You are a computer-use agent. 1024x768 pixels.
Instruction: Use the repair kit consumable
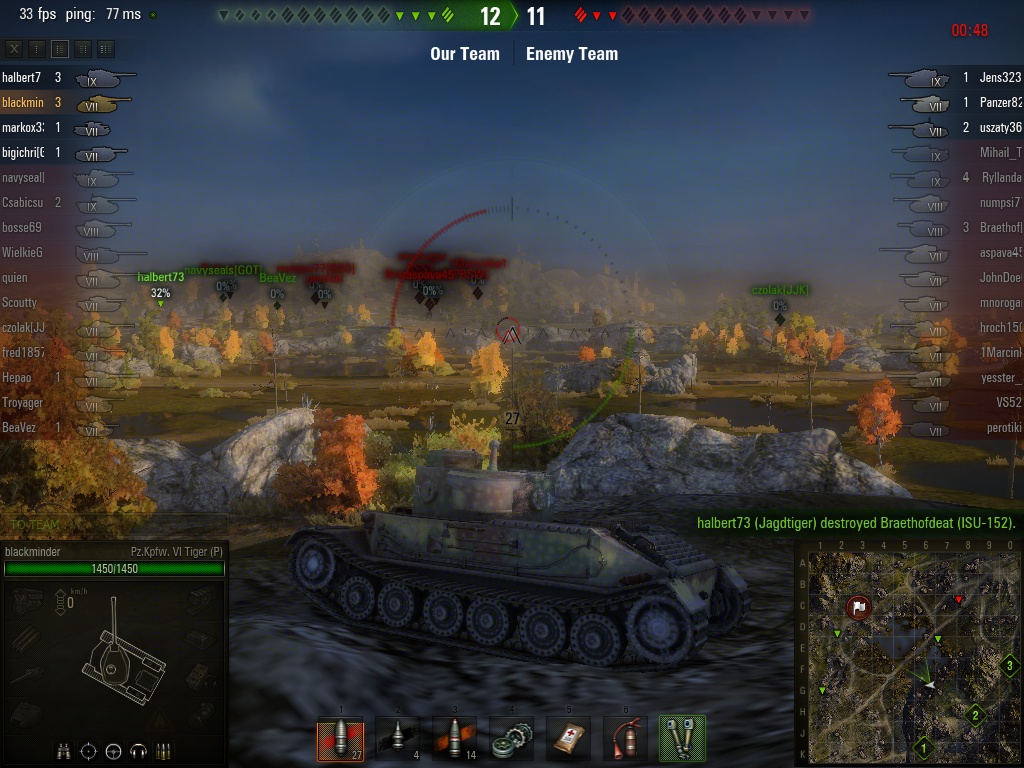(x=512, y=740)
